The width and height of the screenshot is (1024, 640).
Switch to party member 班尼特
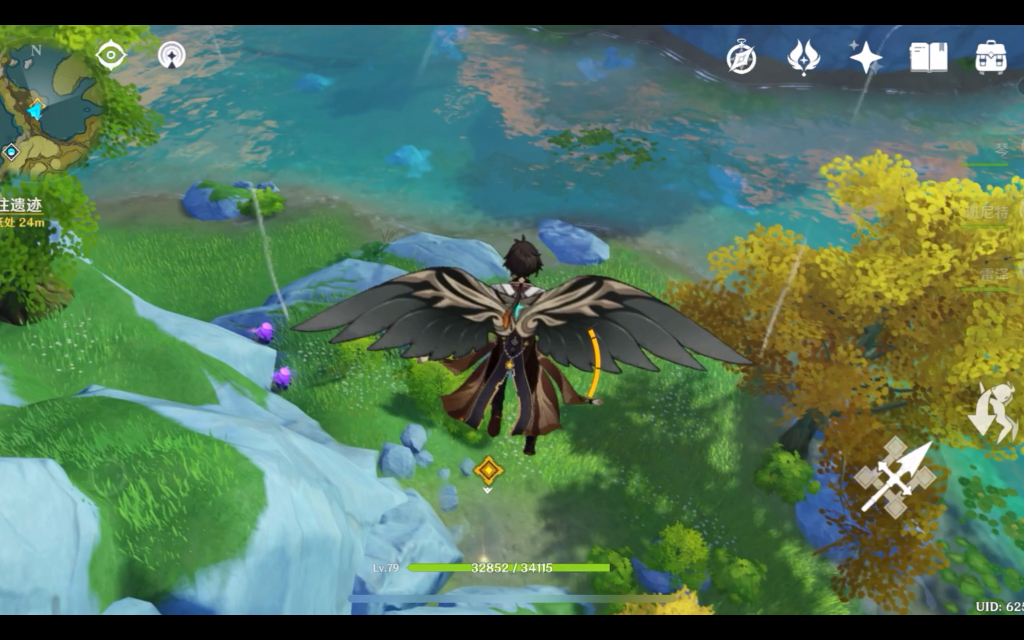[x=988, y=213]
